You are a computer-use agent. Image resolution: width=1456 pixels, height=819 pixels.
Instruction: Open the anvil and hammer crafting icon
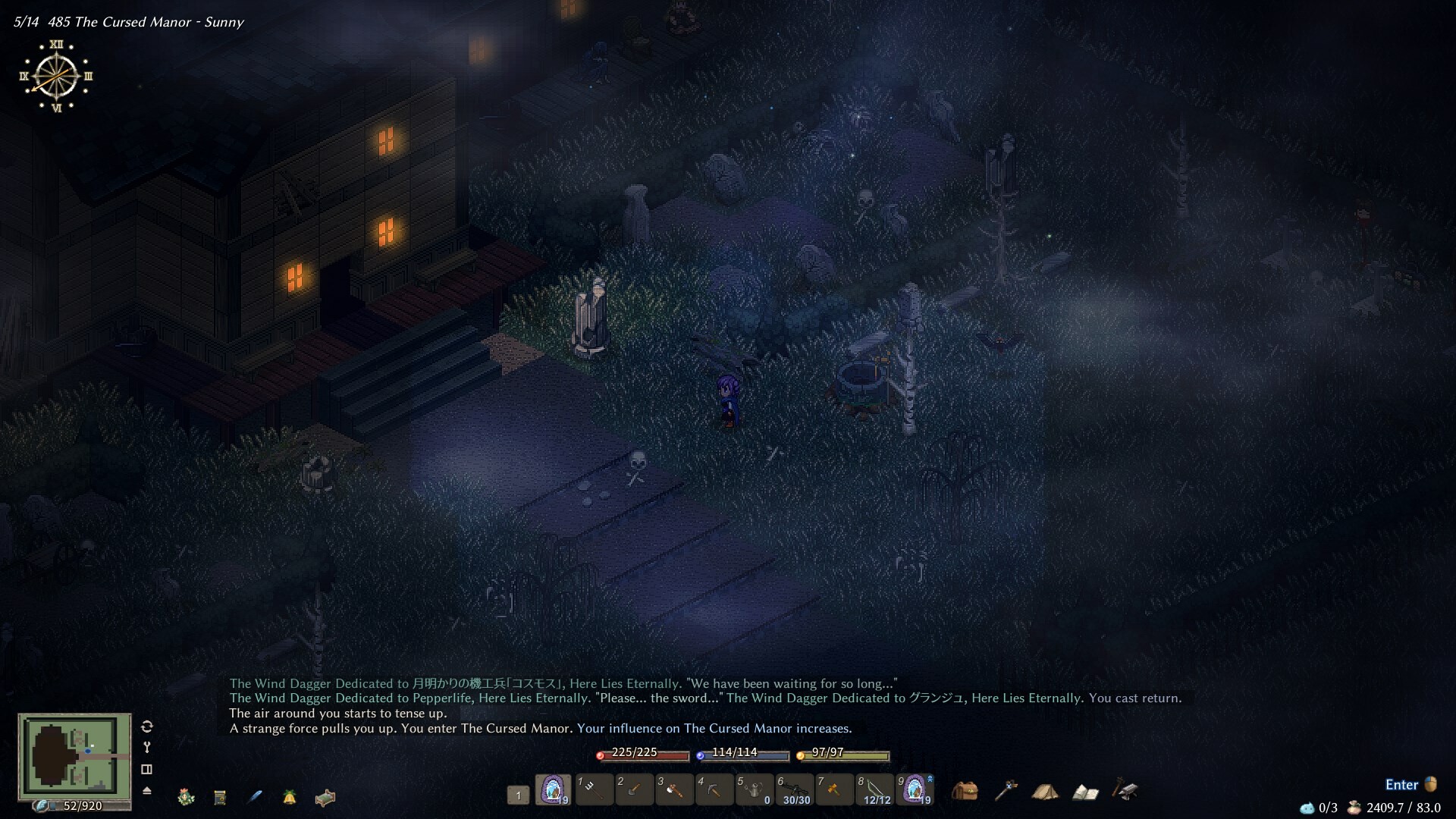(1125, 790)
